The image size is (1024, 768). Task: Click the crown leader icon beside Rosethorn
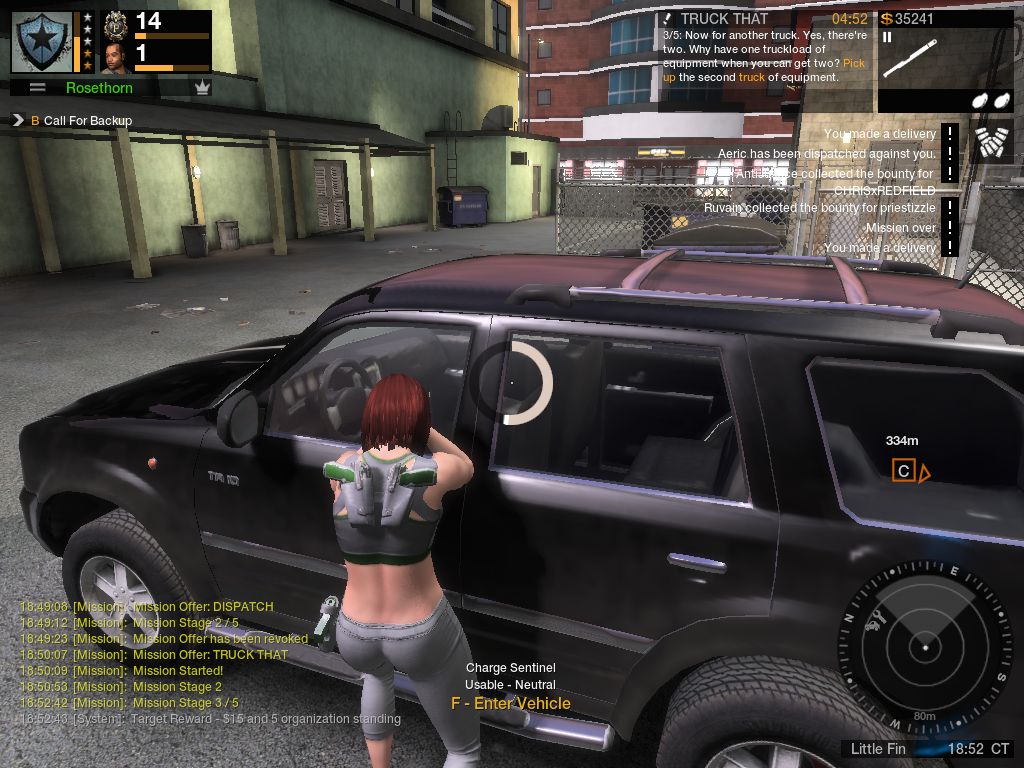coord(203,88)
